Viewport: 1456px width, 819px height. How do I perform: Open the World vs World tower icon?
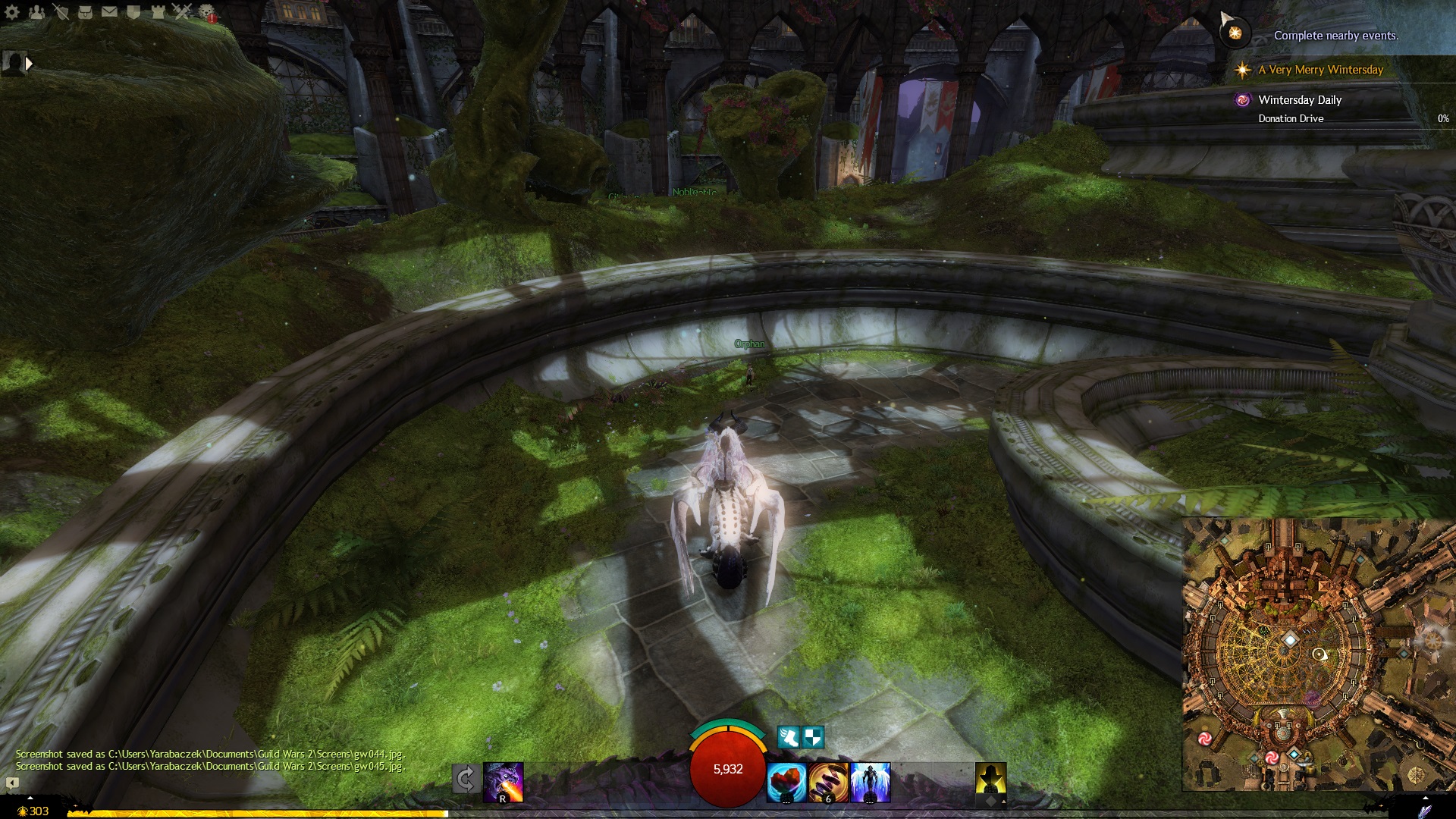point(158,11)
